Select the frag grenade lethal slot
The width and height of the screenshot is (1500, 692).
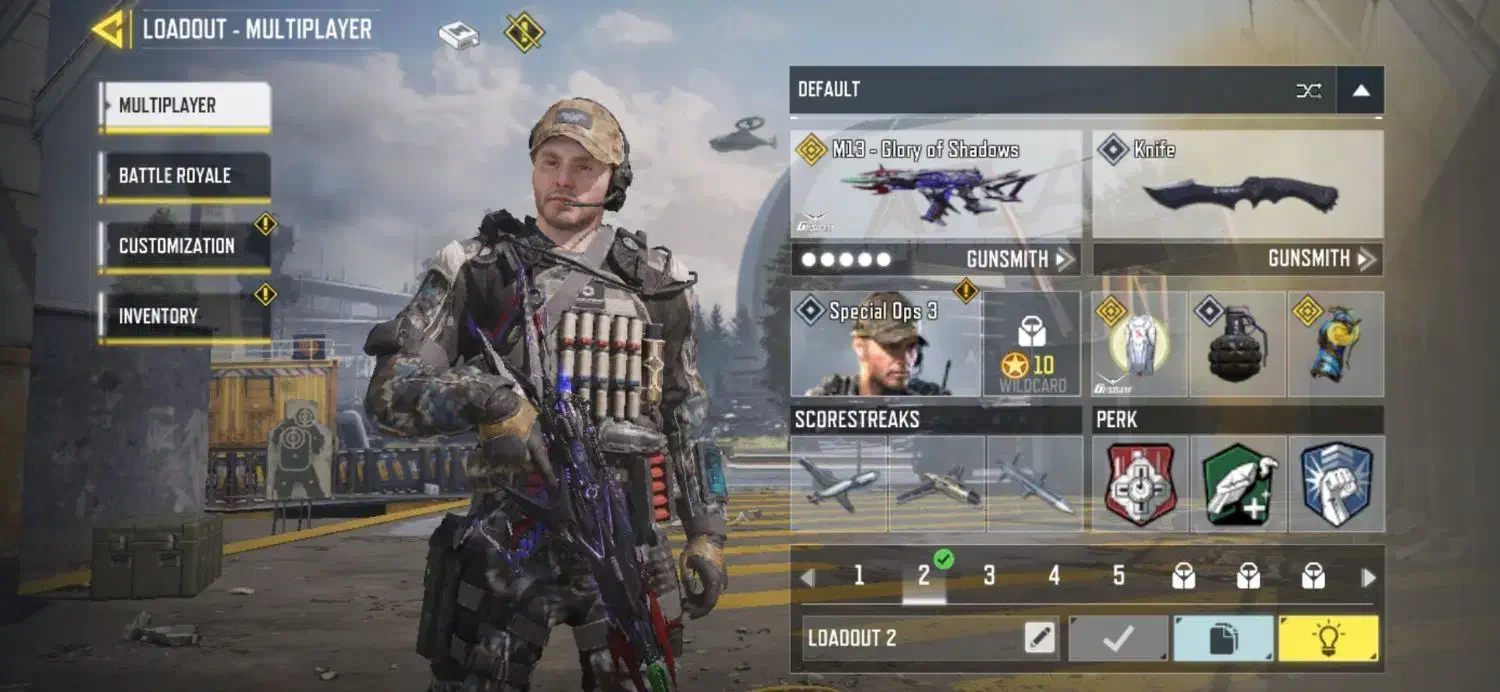(1238, 345)
